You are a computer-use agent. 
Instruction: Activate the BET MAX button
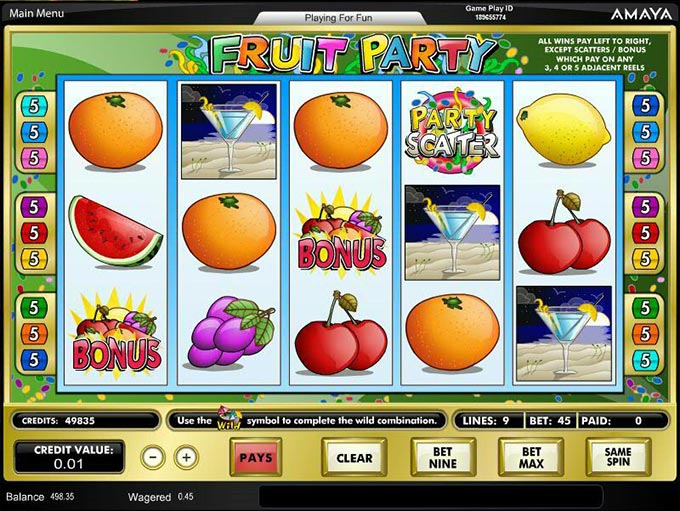pos(531,458)
